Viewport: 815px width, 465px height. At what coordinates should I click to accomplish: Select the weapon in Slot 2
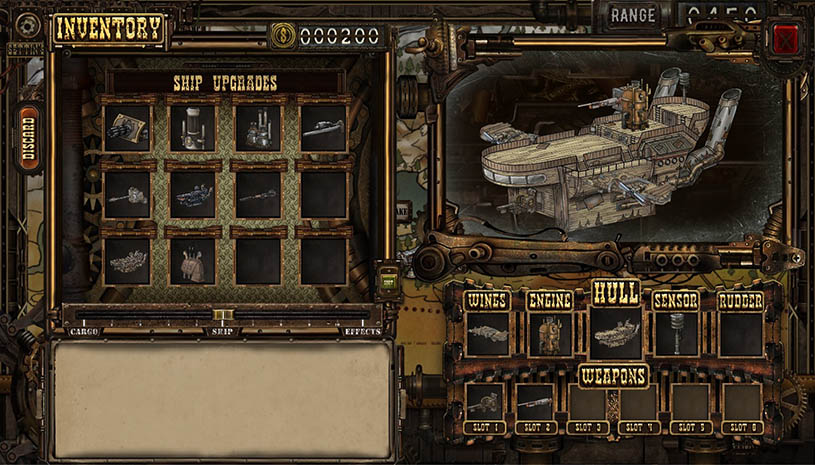tap(535, 402)
